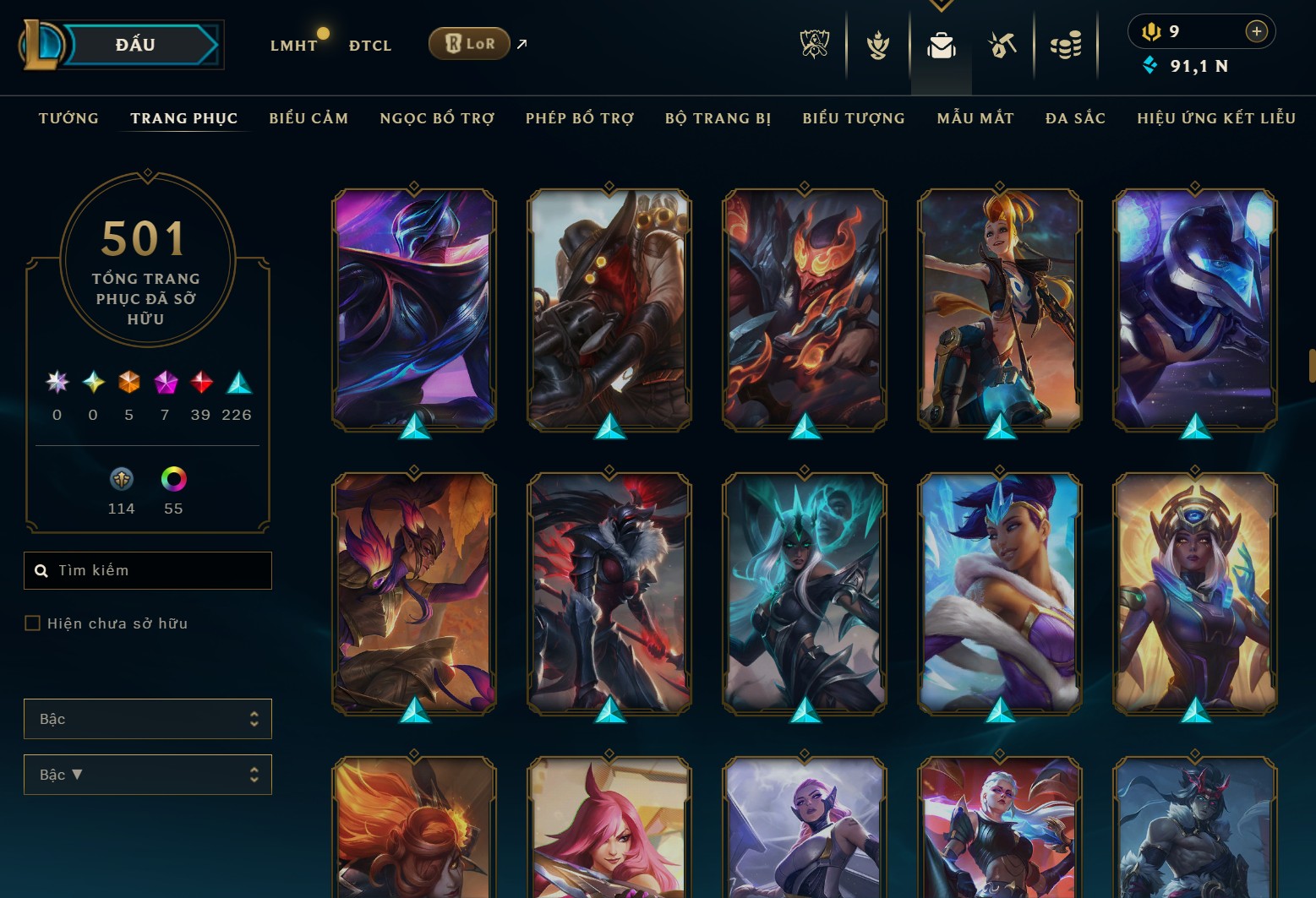1316x898 pixels.
Task: Toggle the orange hexagon rarity filter showing 5
Action: pos(129,384)
